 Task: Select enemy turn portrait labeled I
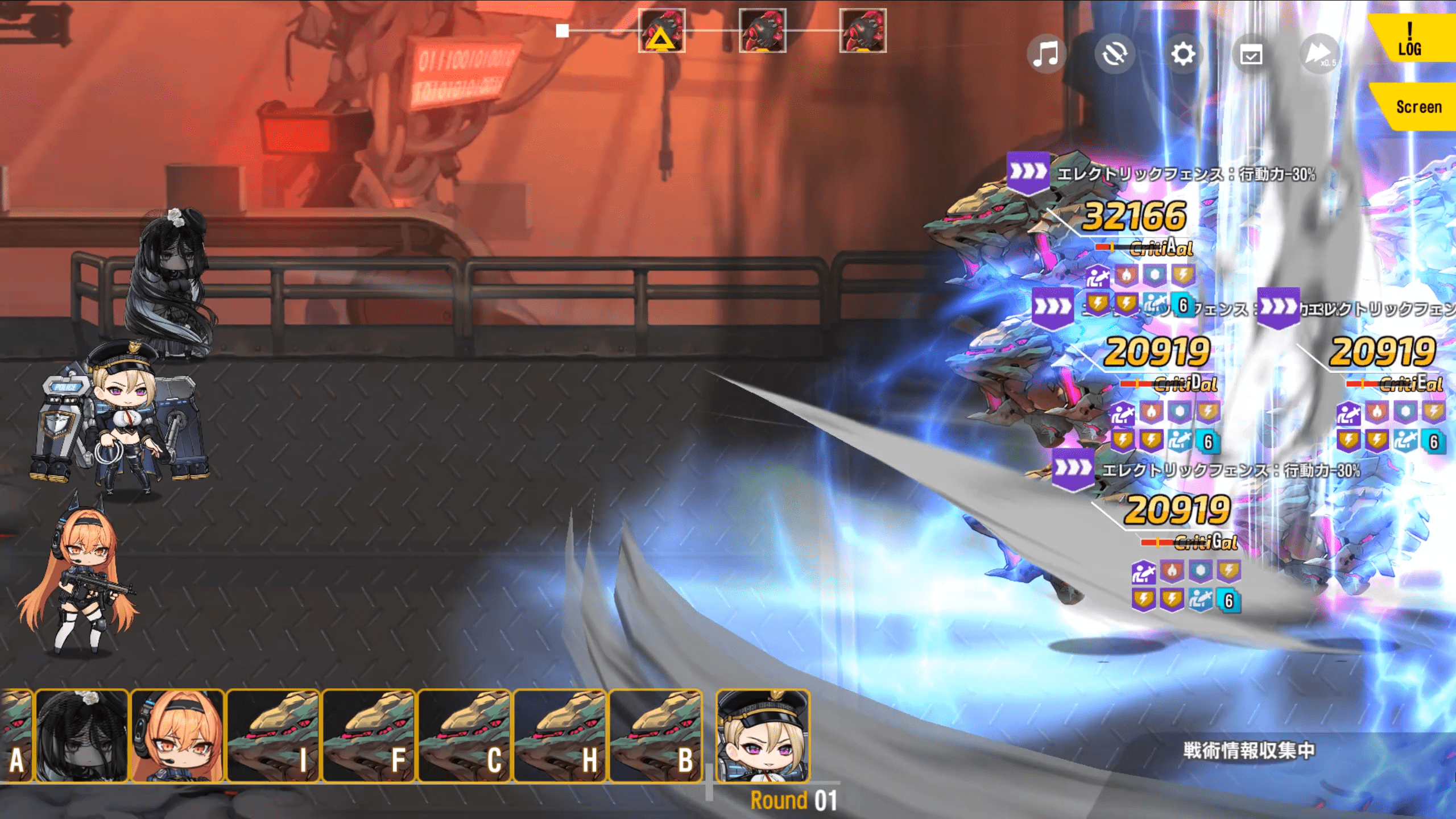click(274, 735)
